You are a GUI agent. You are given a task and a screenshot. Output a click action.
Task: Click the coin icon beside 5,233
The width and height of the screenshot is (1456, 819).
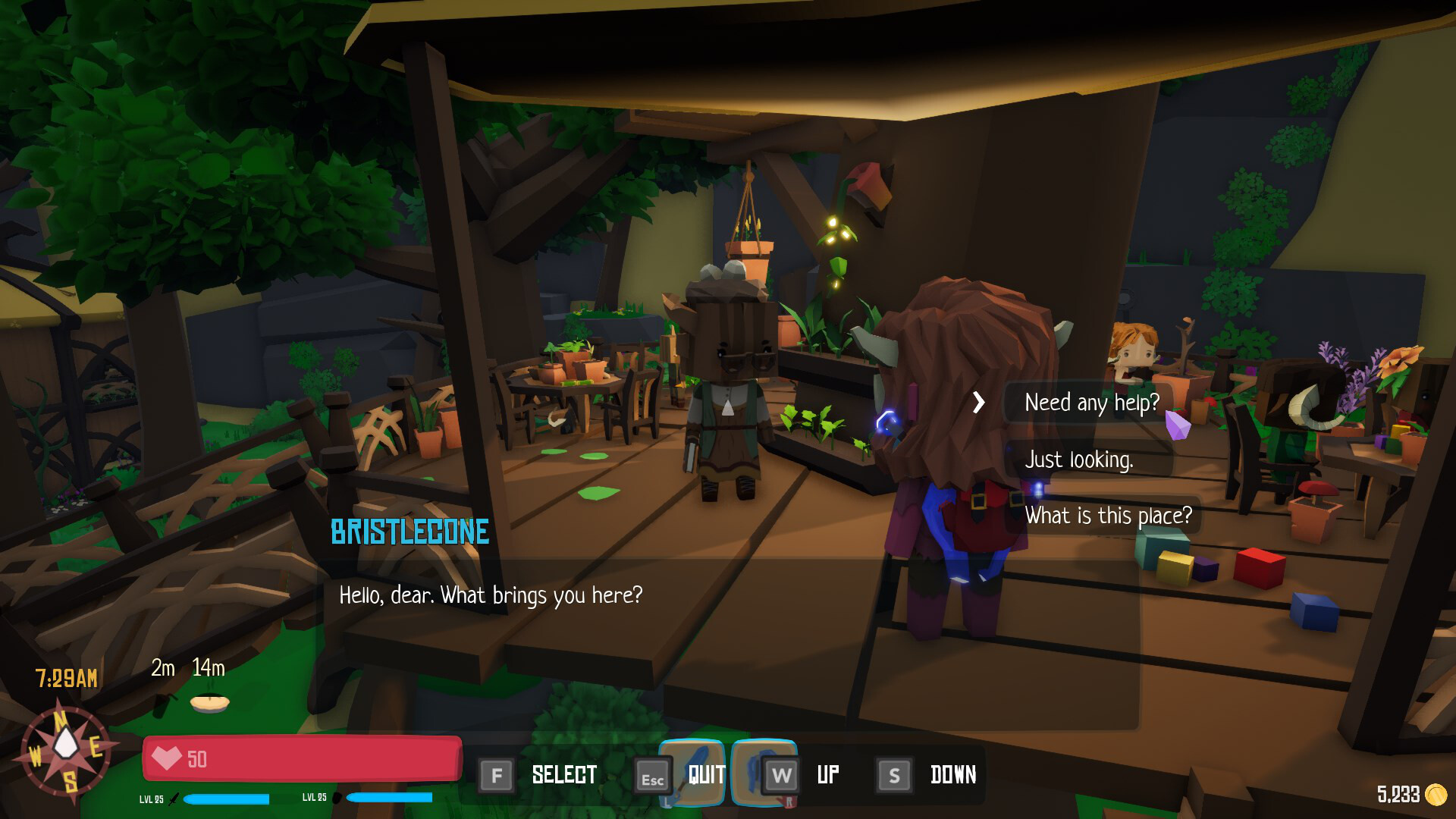coord(1437,795)
